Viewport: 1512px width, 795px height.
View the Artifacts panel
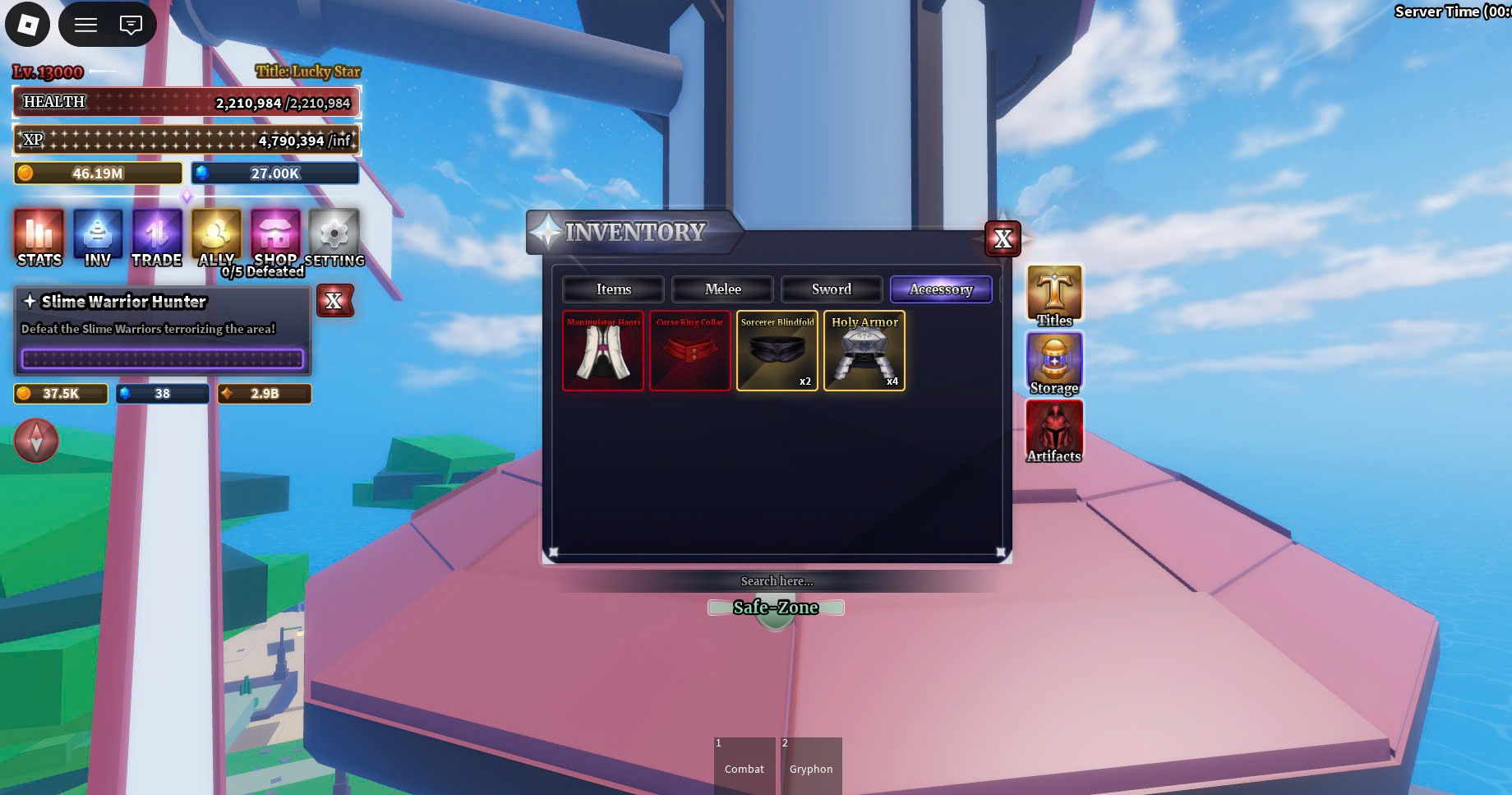coord(1054,431)
